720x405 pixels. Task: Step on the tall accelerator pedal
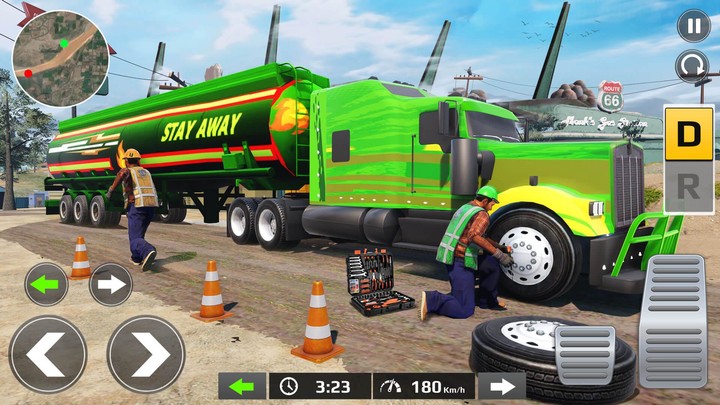[672, 320]
